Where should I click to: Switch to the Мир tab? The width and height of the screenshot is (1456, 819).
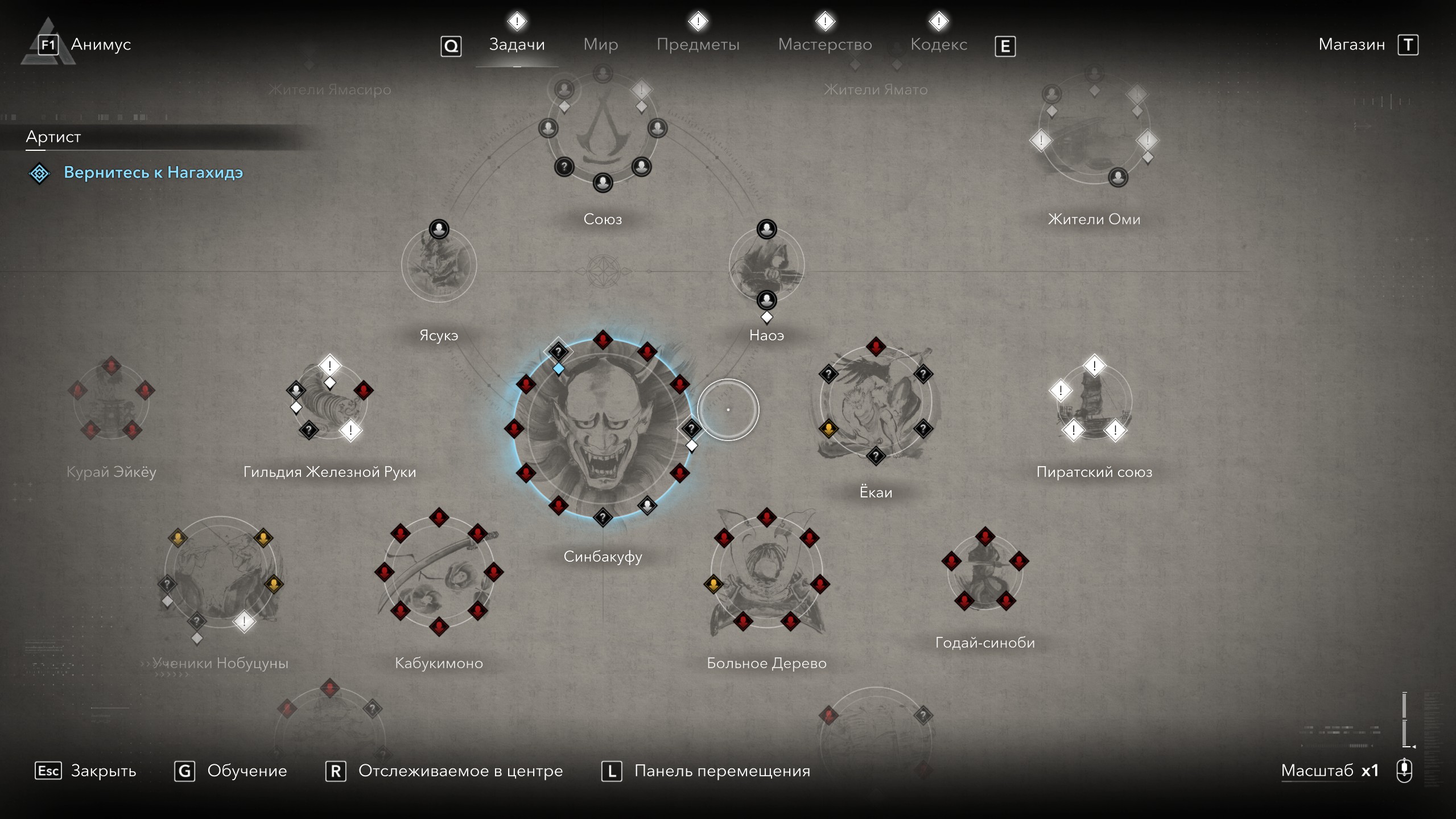click(600, 44)
